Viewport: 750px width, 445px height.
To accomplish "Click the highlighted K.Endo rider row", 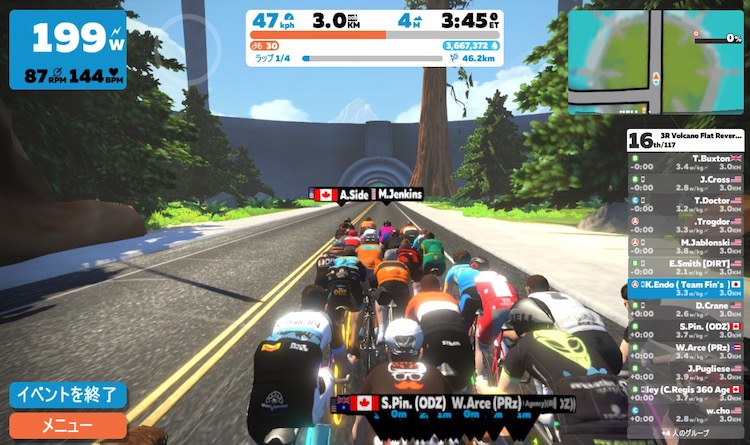I will click(687, 289).
